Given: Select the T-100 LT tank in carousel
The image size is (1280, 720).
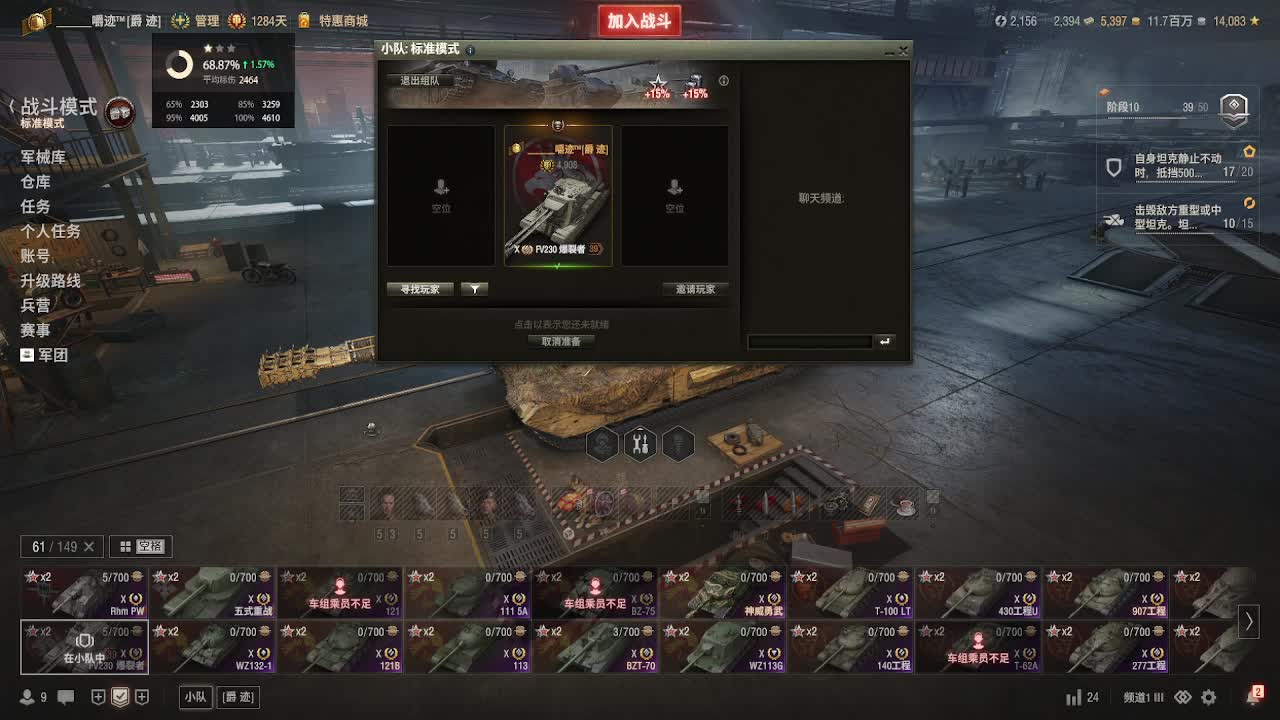Looking at the screenshot, I should coord(852,593).
